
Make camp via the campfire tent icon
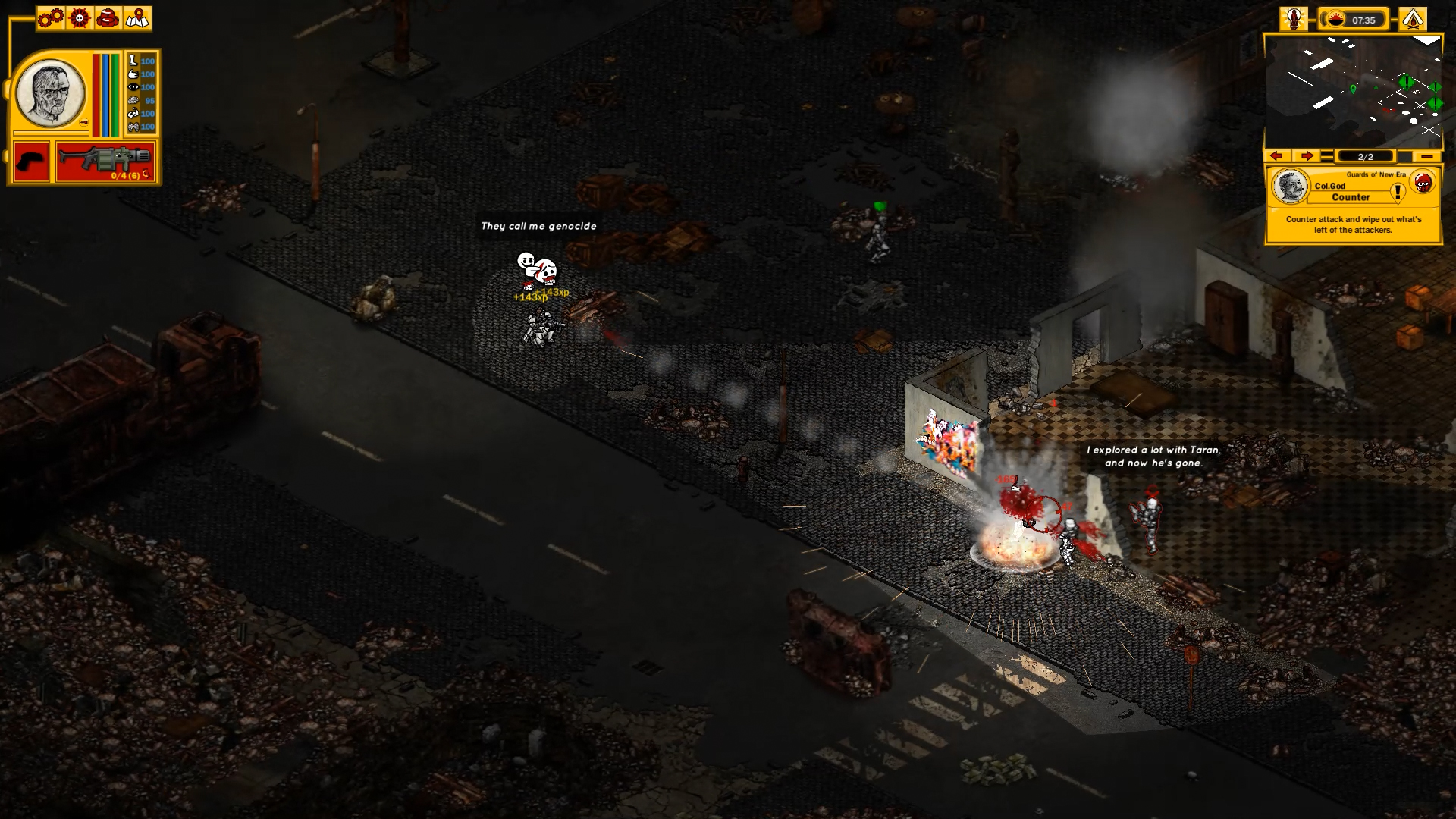tap(1413, 19)
